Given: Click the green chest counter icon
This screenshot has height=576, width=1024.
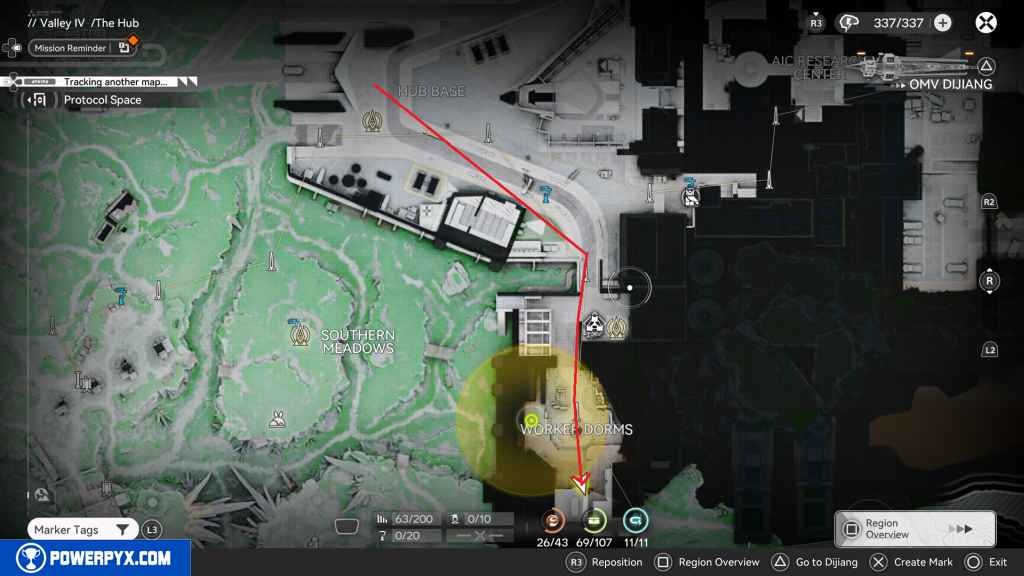Looking at the screenshot, I should click(595, 521).
